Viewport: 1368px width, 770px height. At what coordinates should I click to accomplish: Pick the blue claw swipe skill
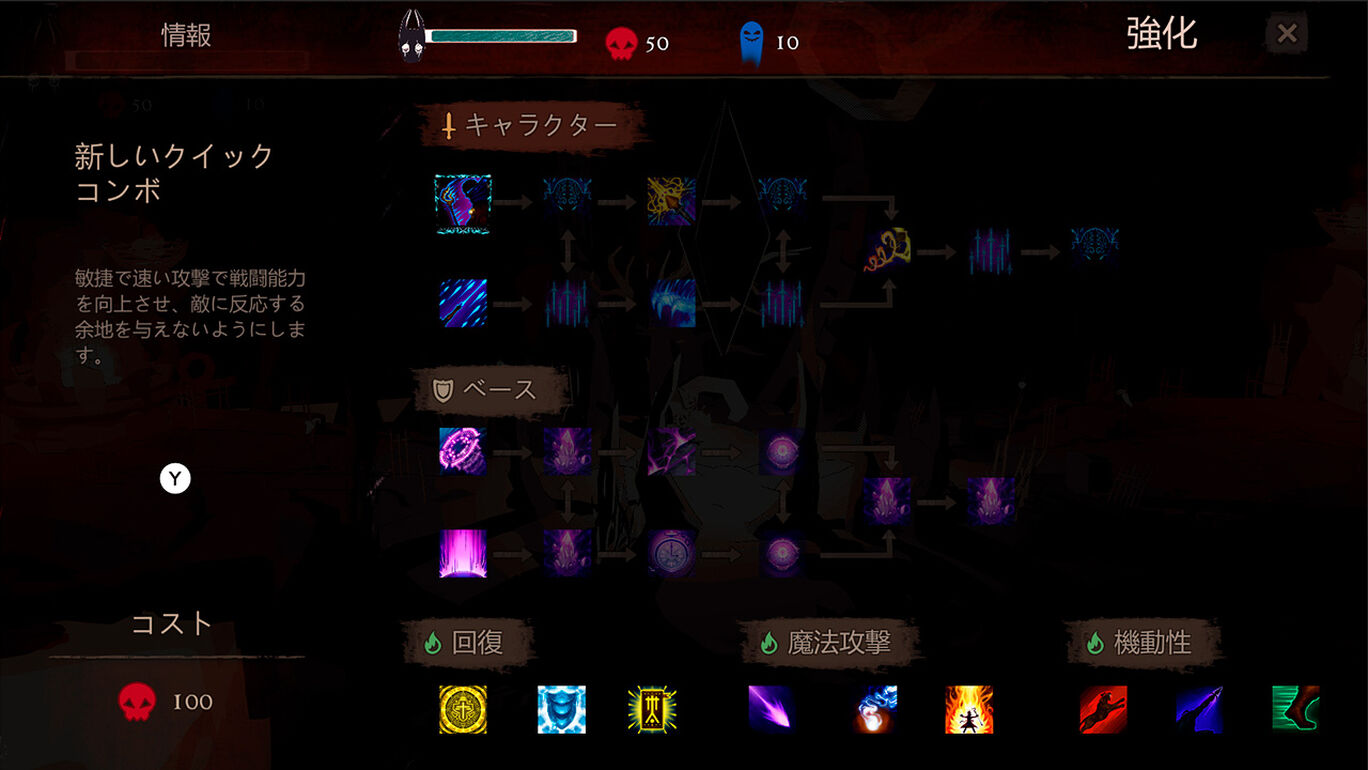[671, 303]
